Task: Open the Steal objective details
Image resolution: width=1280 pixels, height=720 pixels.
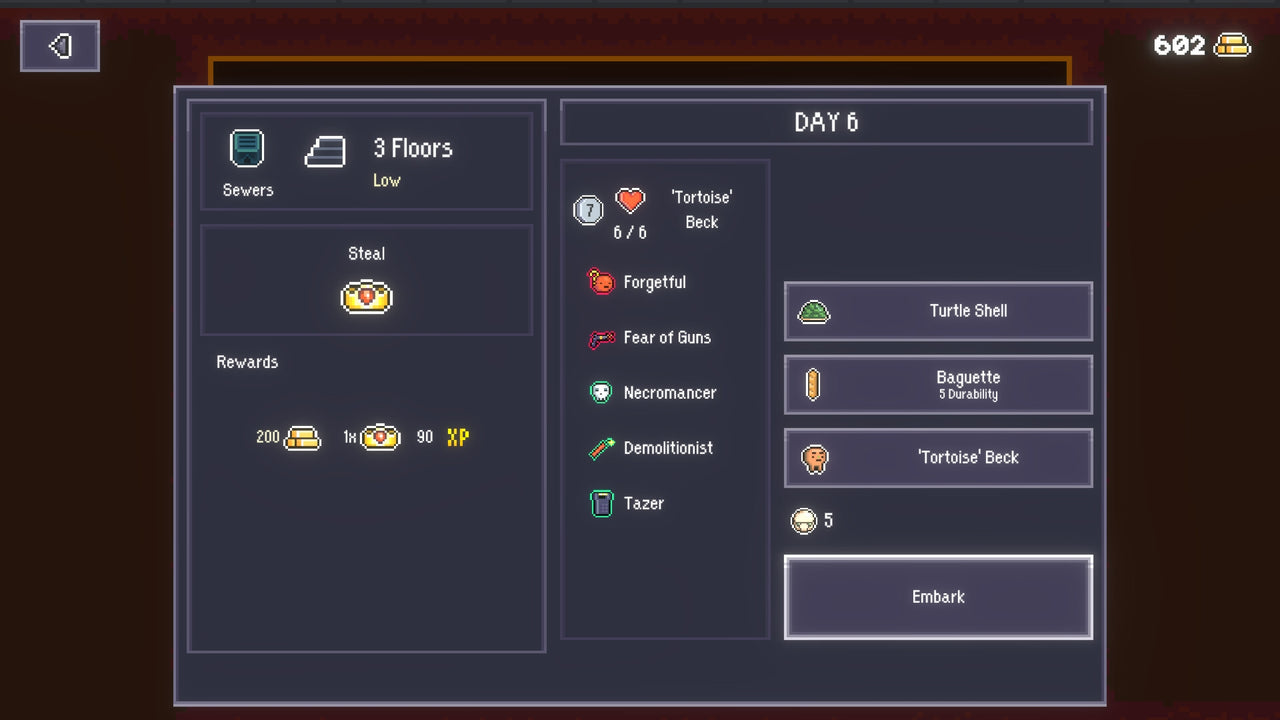Action: pyautogui.click(x=366, y=253)
